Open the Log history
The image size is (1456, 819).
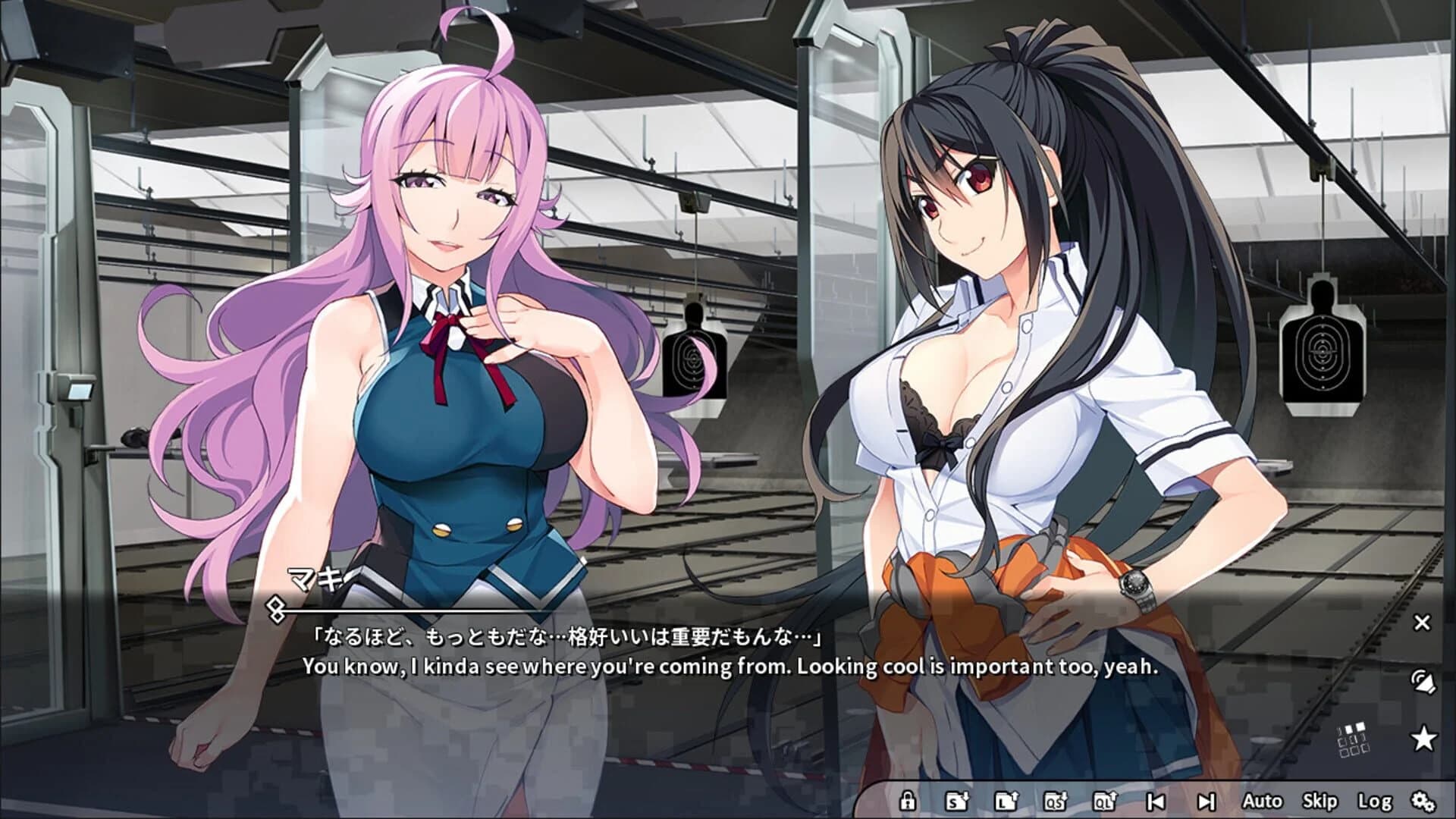pos(1374,802)
